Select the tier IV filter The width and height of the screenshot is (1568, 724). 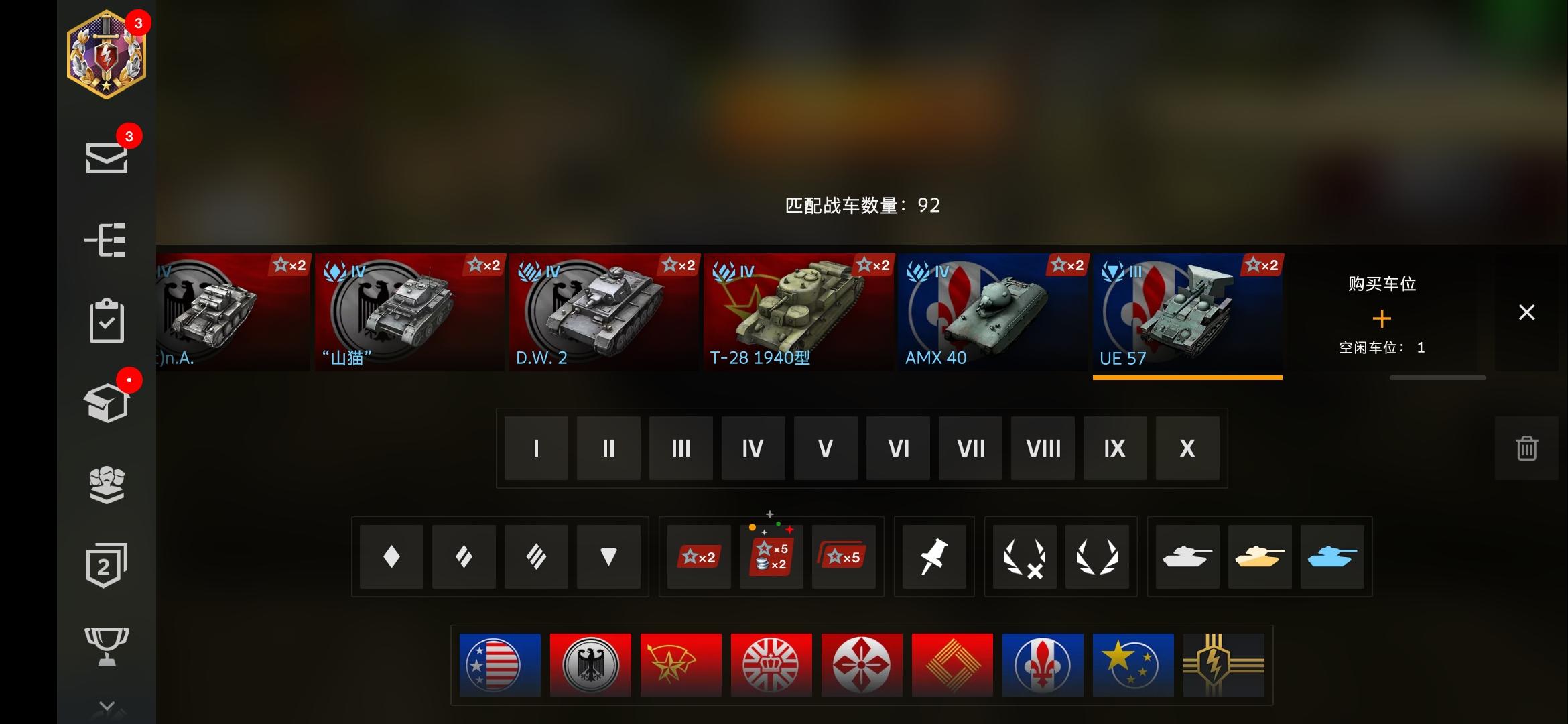point(753,448)
